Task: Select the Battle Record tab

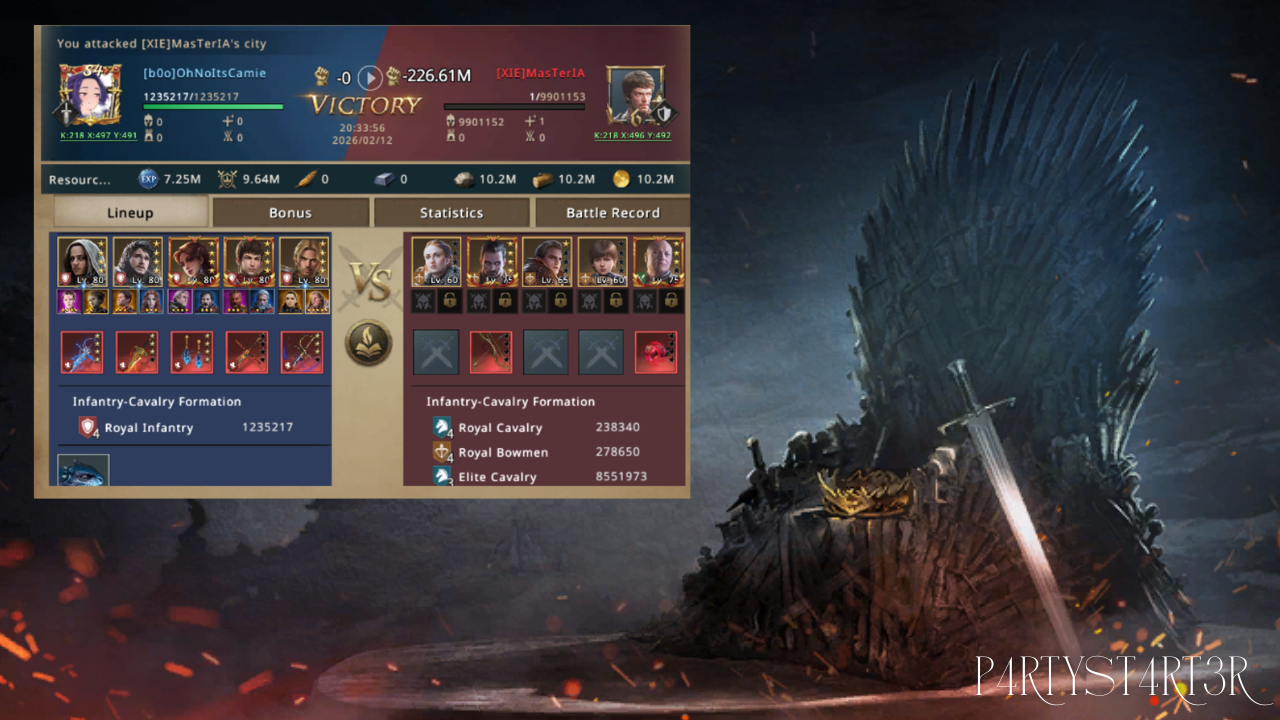Action: tap(612, 212)
